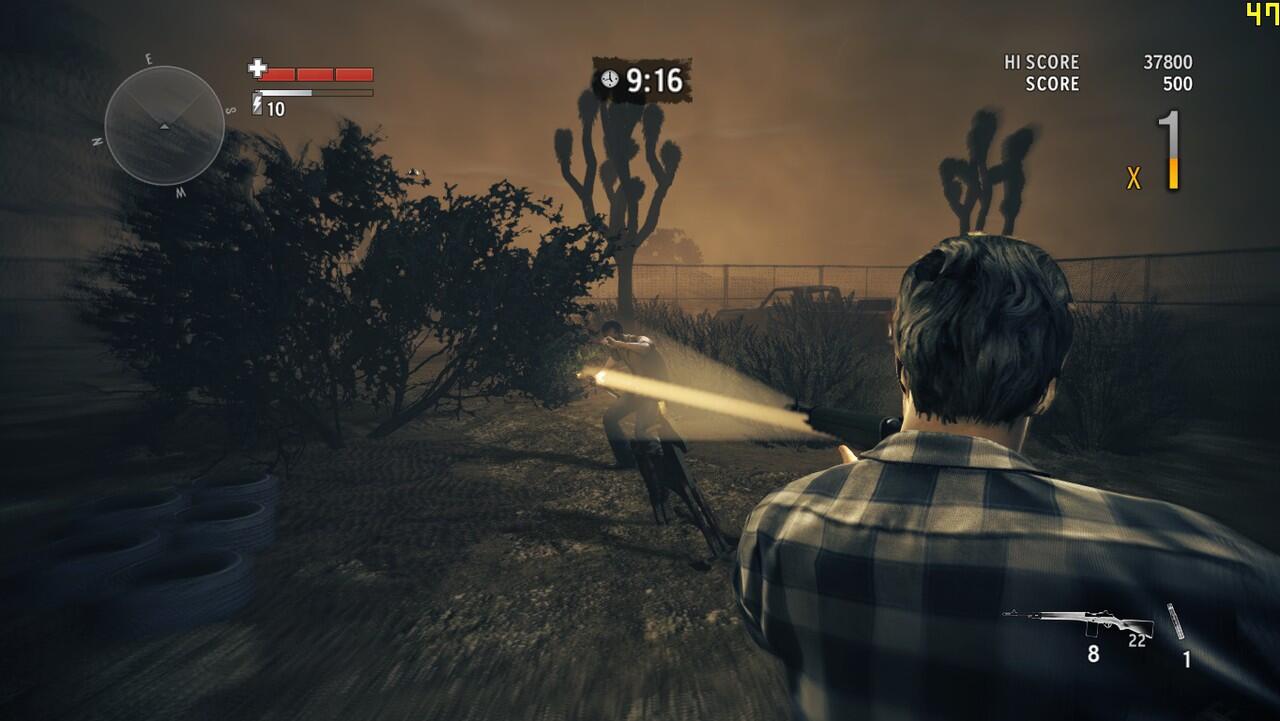Click the flashlight battery icon
This screenshot has width=1280, height=721.
(257, 105)
